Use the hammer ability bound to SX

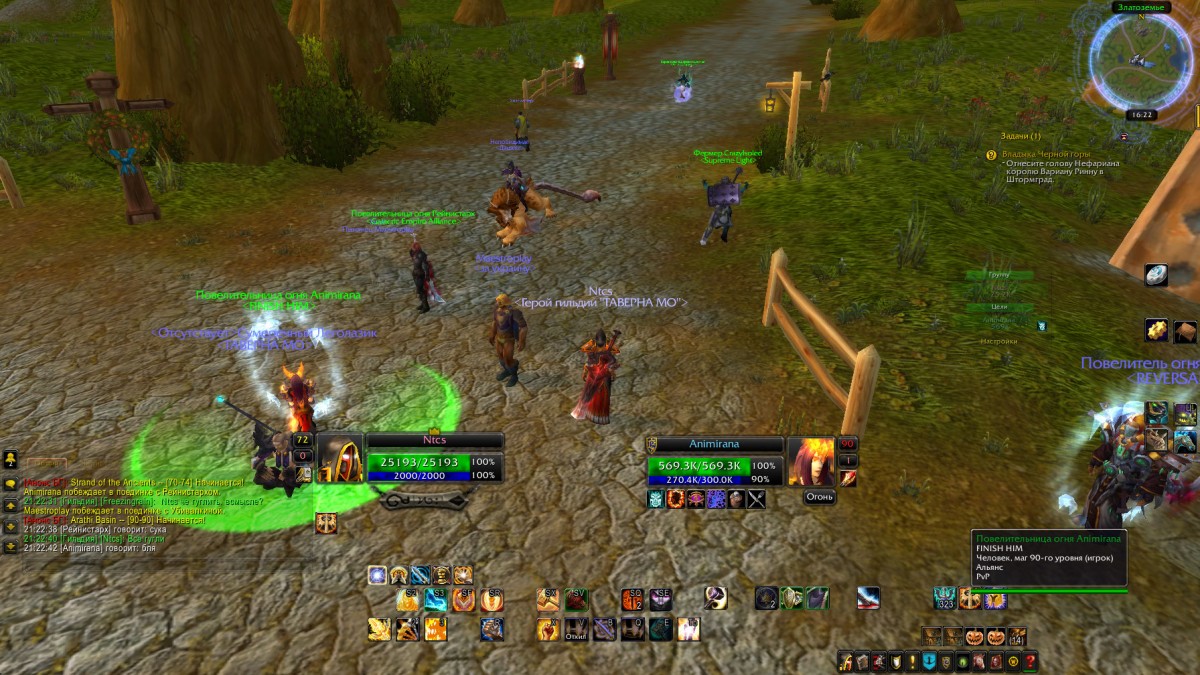(548, 599)
